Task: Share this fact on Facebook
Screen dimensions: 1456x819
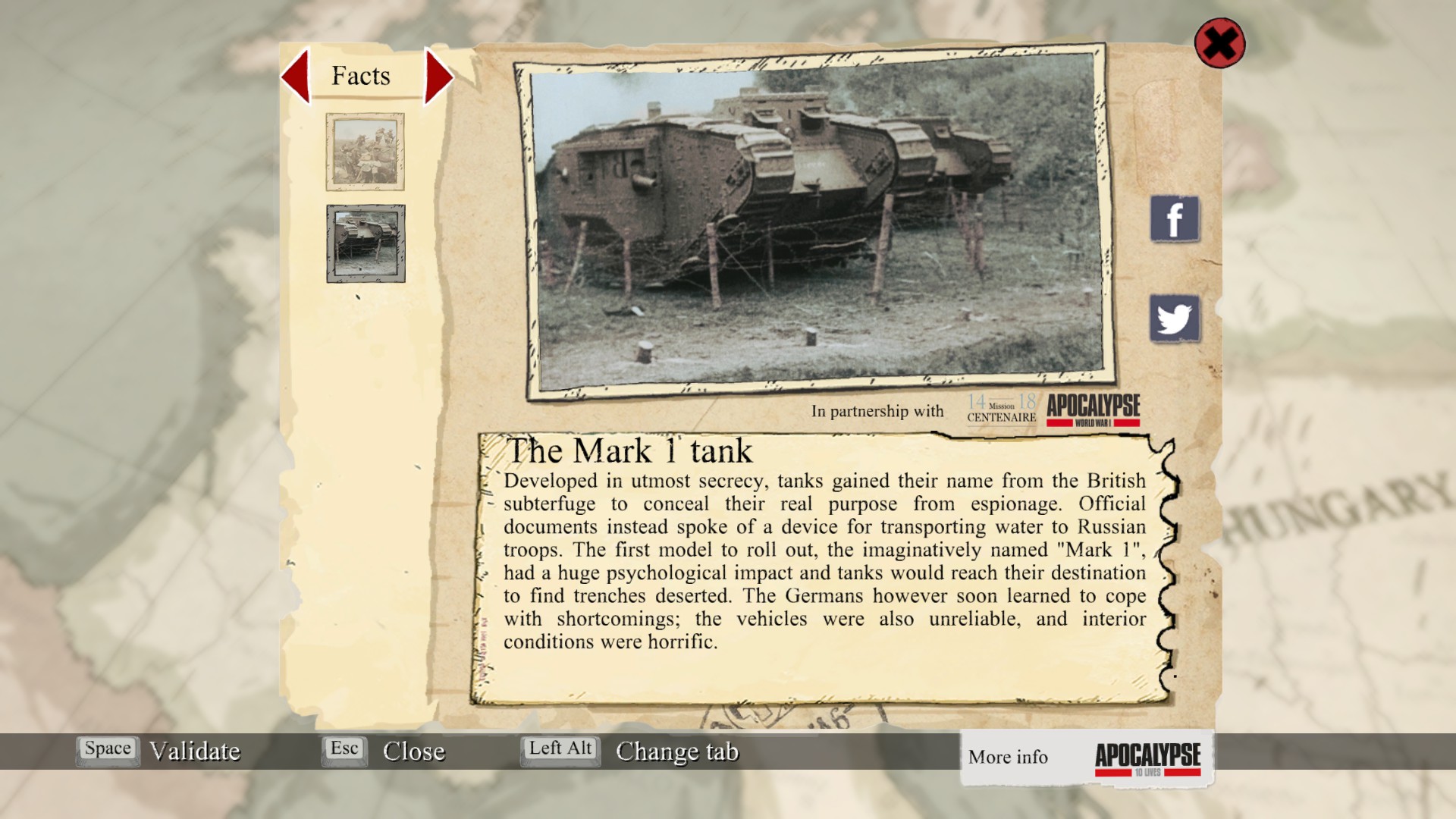Action: click(1175, 219)
